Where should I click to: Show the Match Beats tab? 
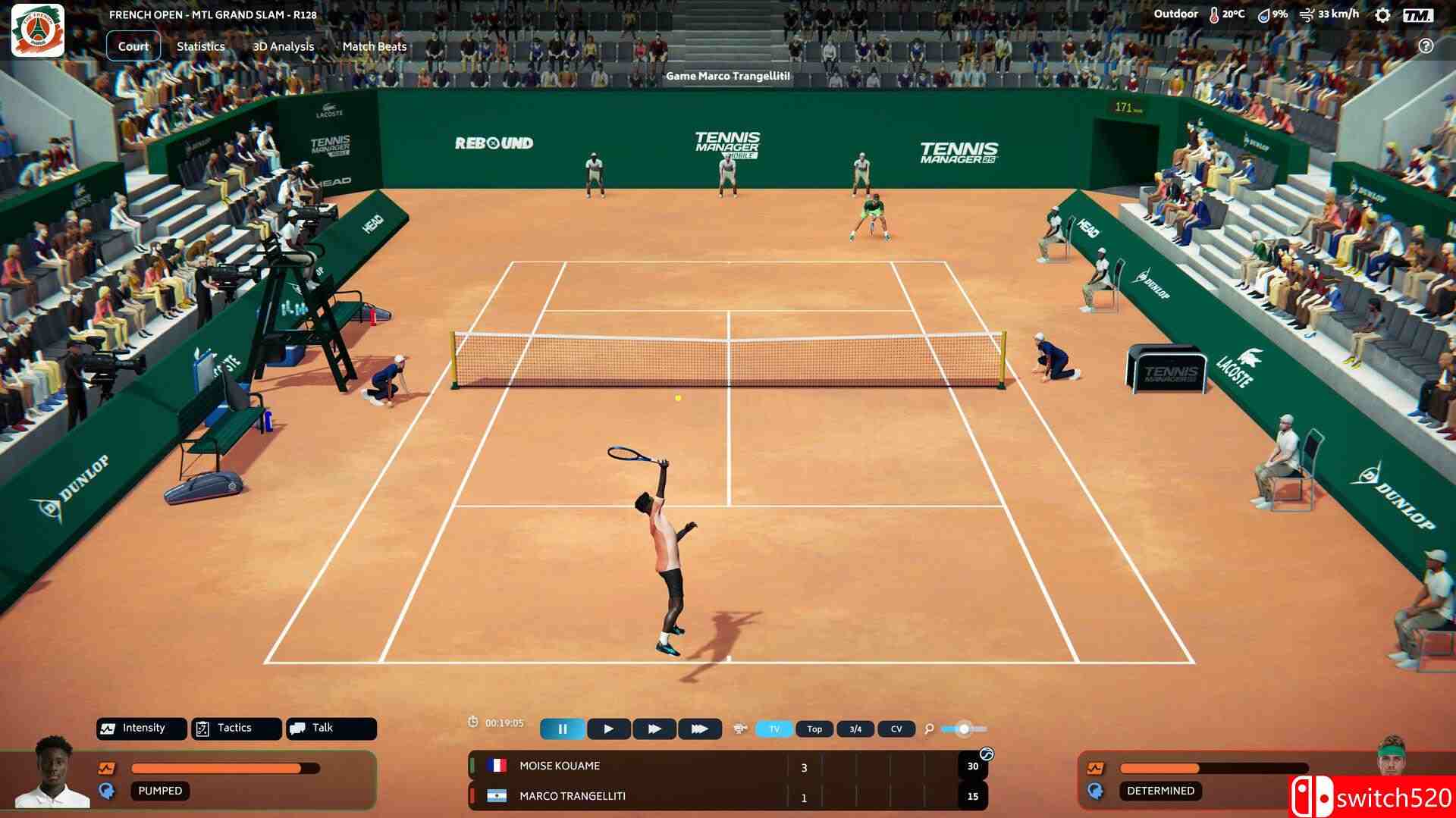click(x=374, y=46)
